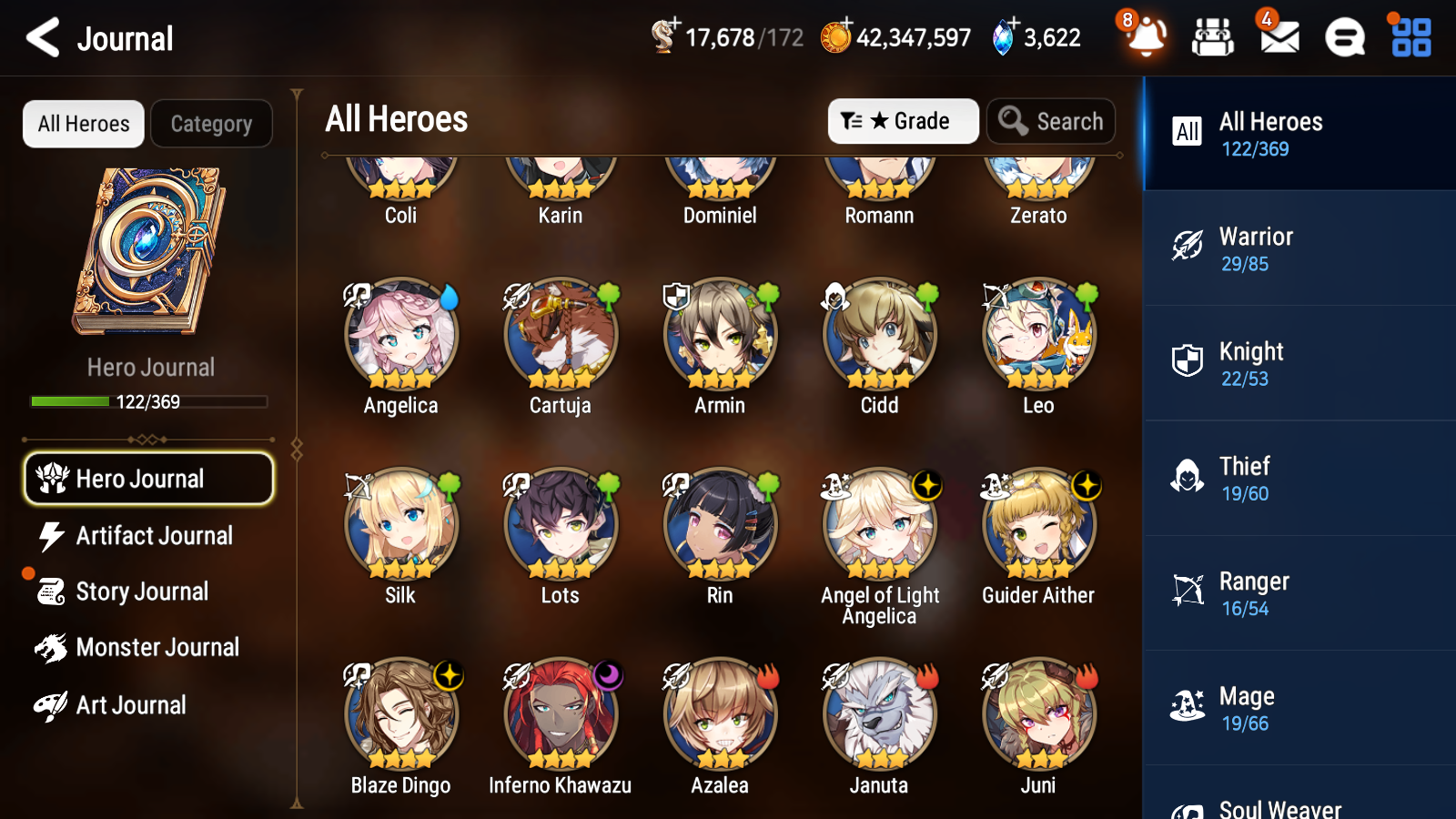Open the inventory chest icon

coord(1213,37)
